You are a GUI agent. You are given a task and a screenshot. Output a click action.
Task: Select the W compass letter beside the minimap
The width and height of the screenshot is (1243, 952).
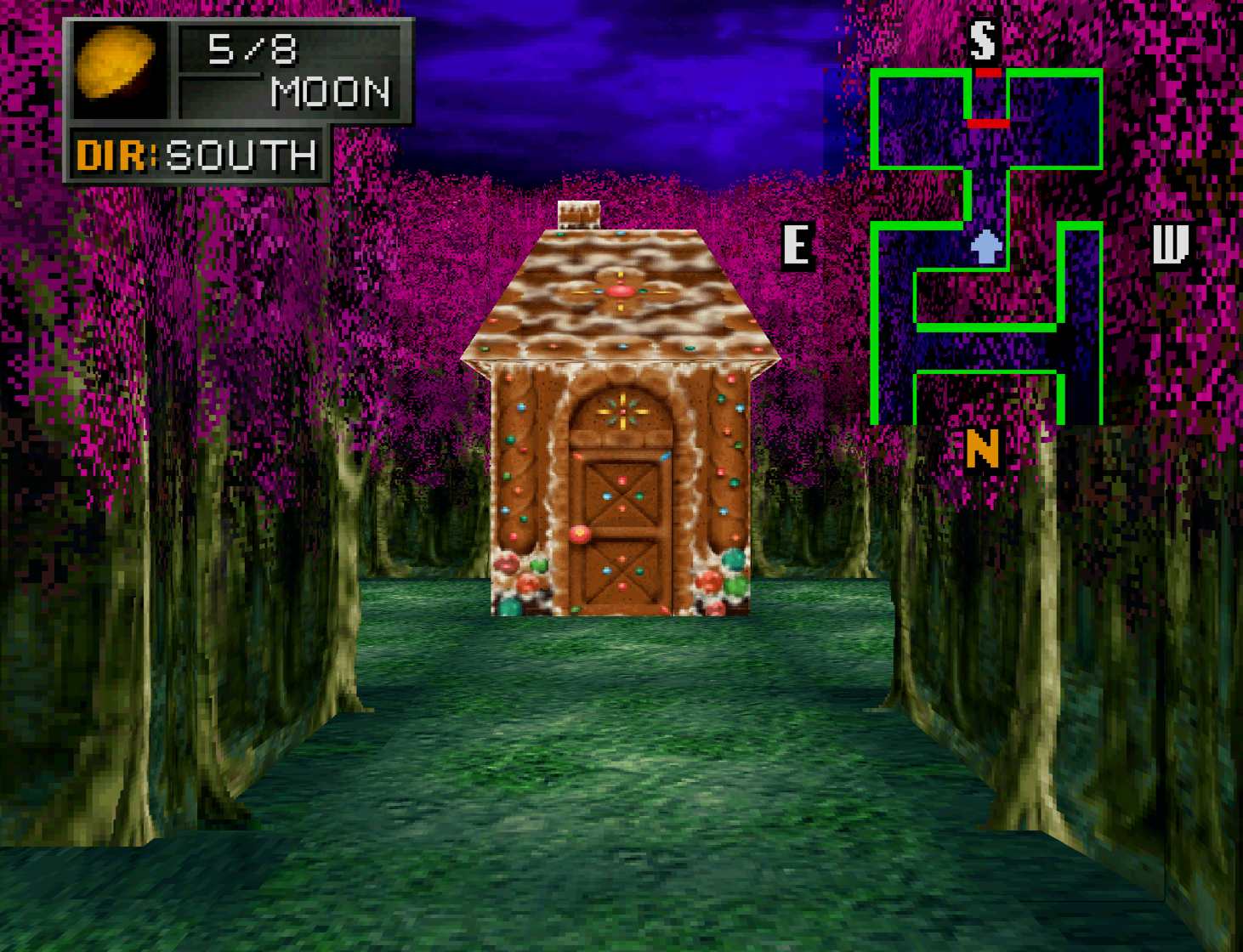click(x=1170, y=246)
